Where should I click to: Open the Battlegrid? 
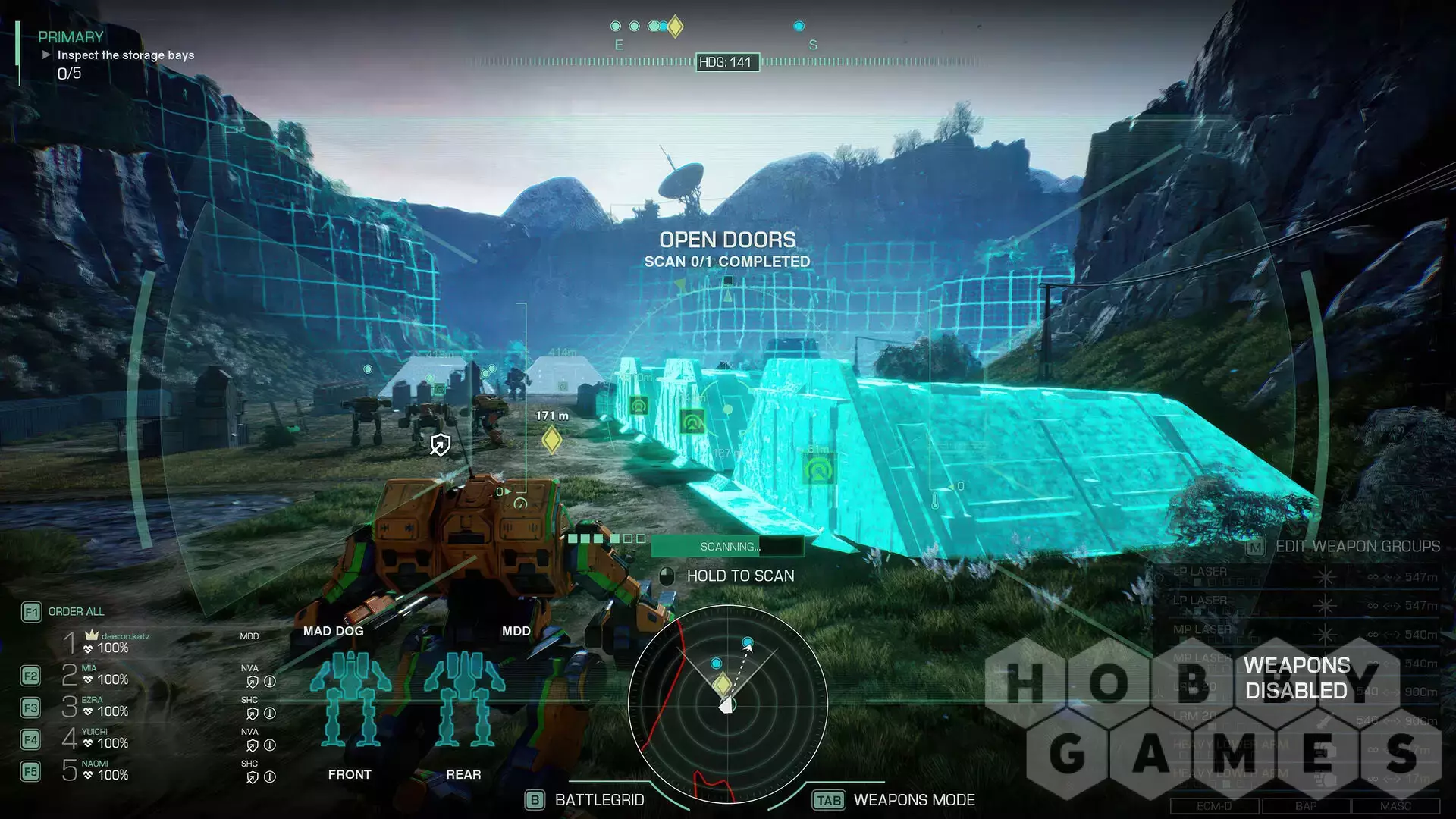(x=599, y=800)
